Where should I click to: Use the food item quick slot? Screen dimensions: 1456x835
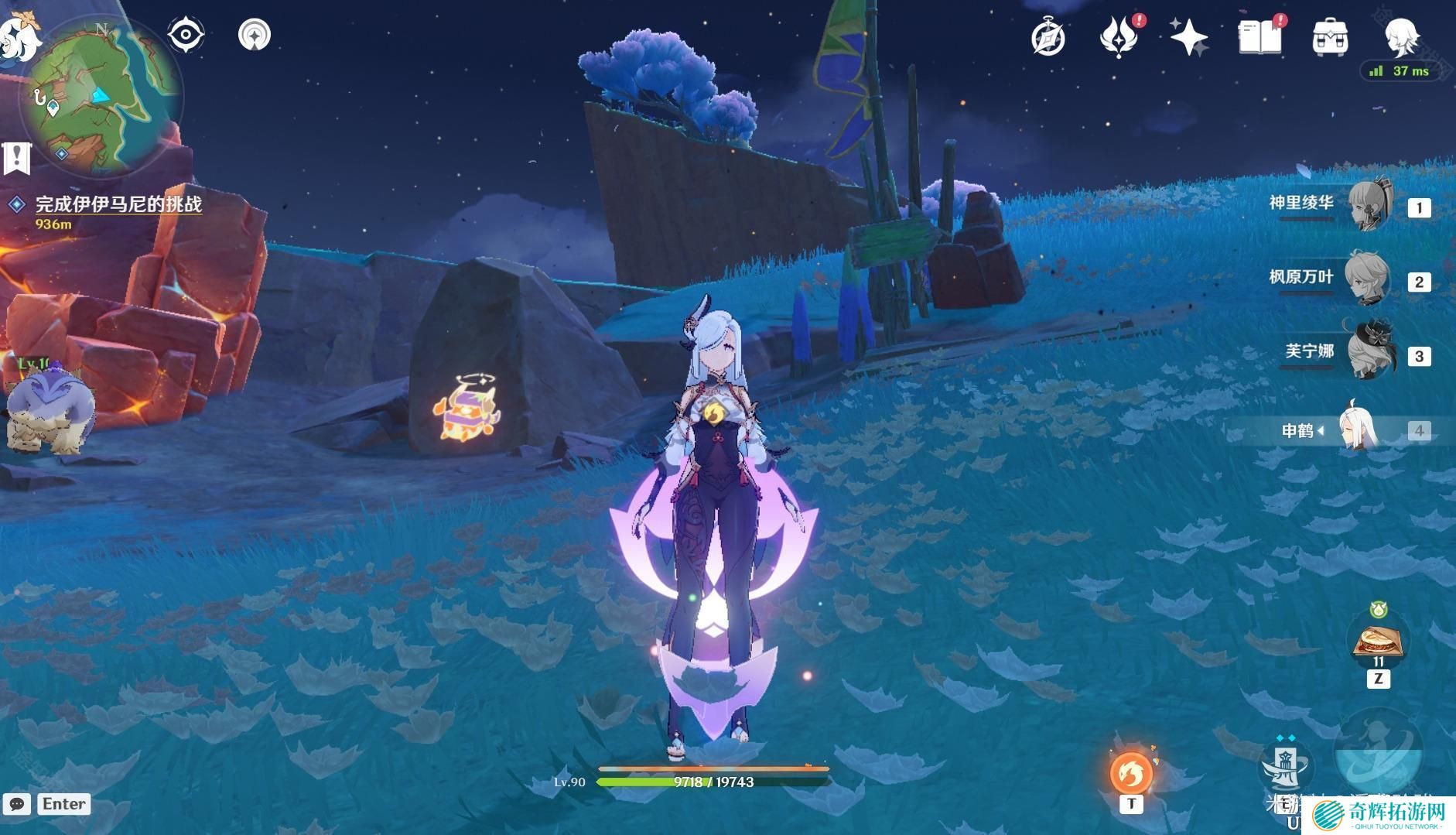pyautogui.click(x=1378, y=642)
